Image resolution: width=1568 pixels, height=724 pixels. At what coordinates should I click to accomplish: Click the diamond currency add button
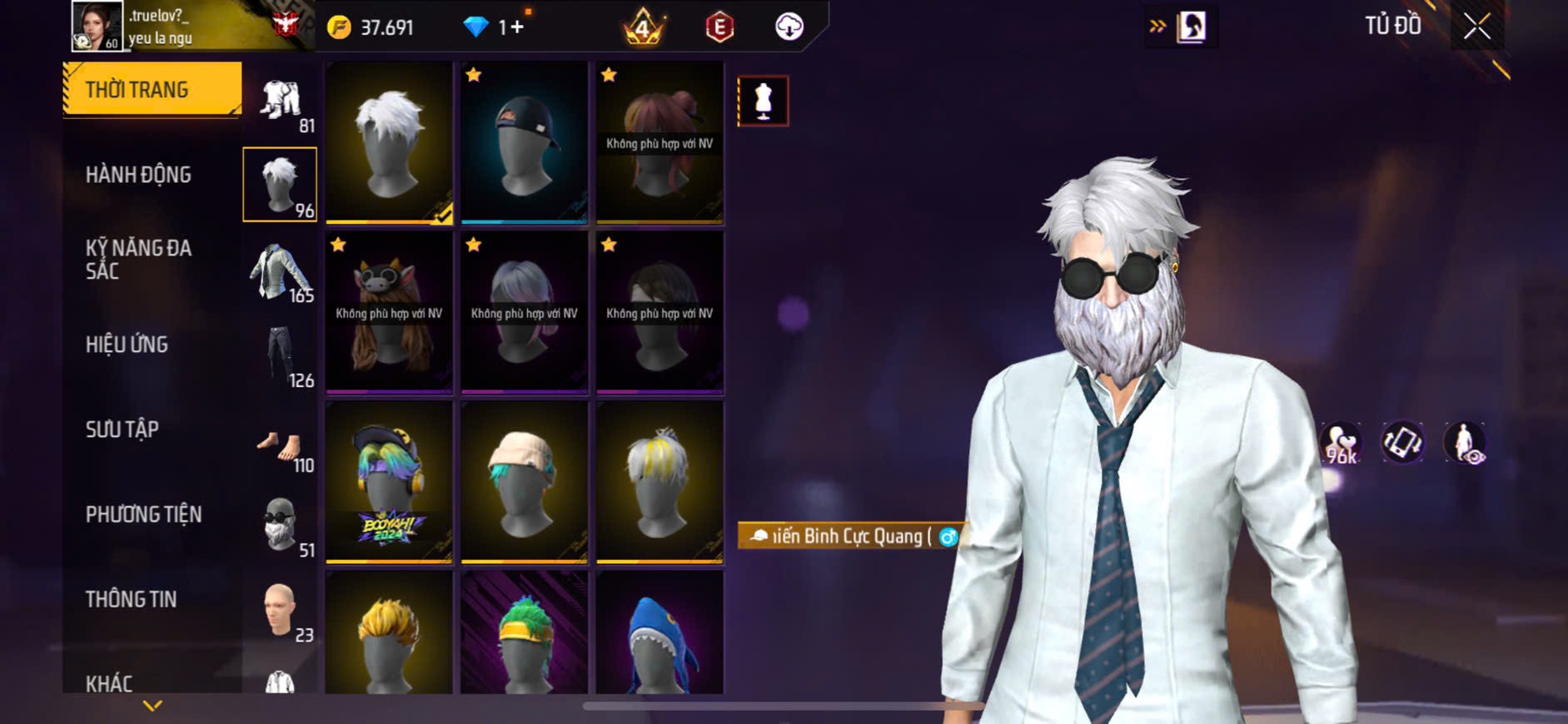[516, 27]
